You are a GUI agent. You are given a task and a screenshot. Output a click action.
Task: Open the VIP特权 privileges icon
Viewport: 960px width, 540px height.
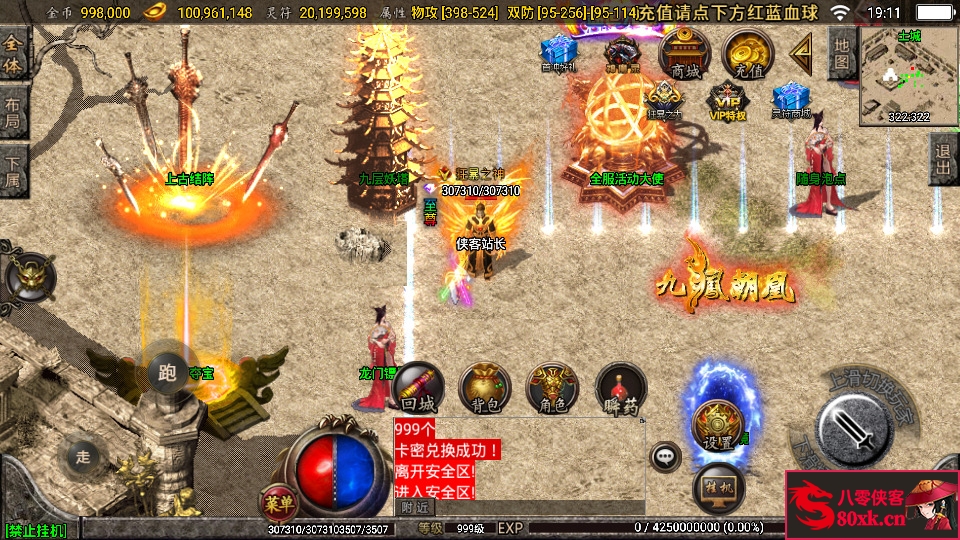click(727, 102)
